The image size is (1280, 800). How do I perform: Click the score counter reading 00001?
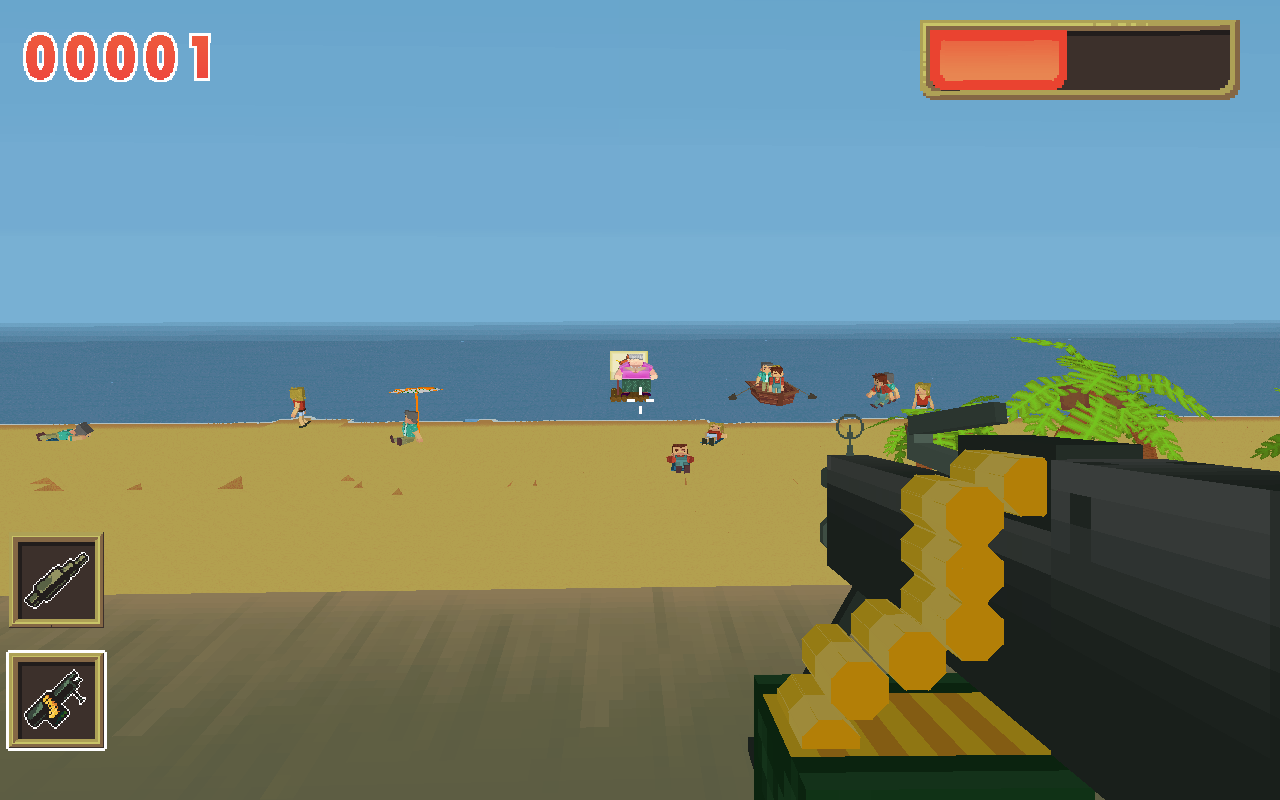[115, 55]
